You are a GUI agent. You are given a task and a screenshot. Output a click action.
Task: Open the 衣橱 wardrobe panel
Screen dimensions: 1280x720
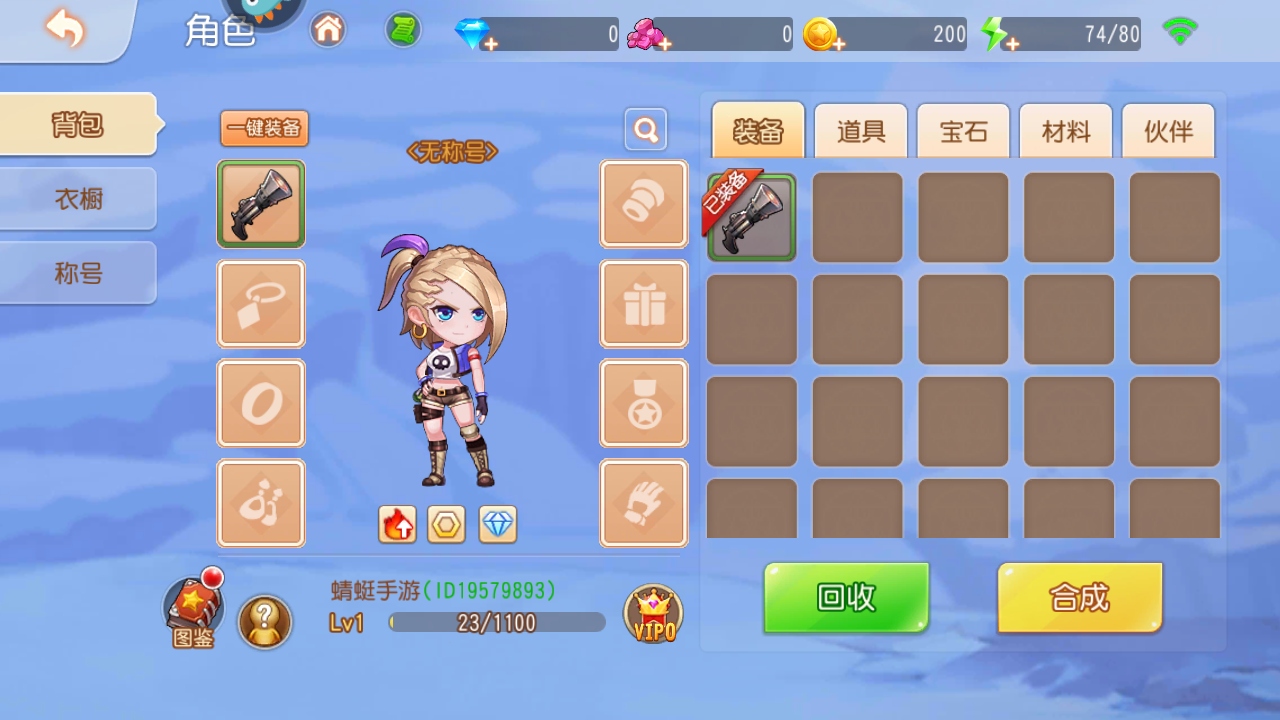pyautogui.click(x=75, y=199)
